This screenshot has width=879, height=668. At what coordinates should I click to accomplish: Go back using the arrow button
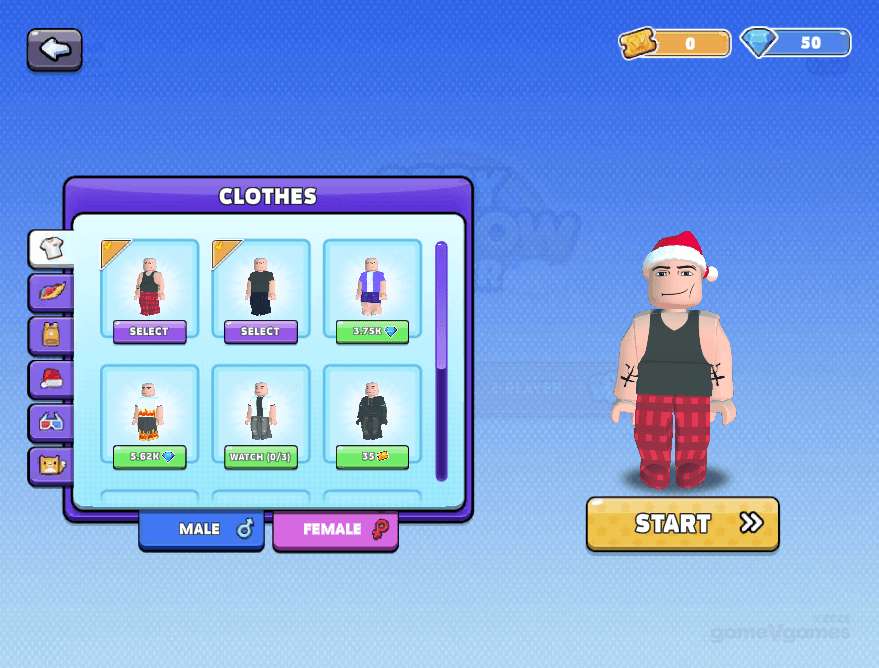54,49
